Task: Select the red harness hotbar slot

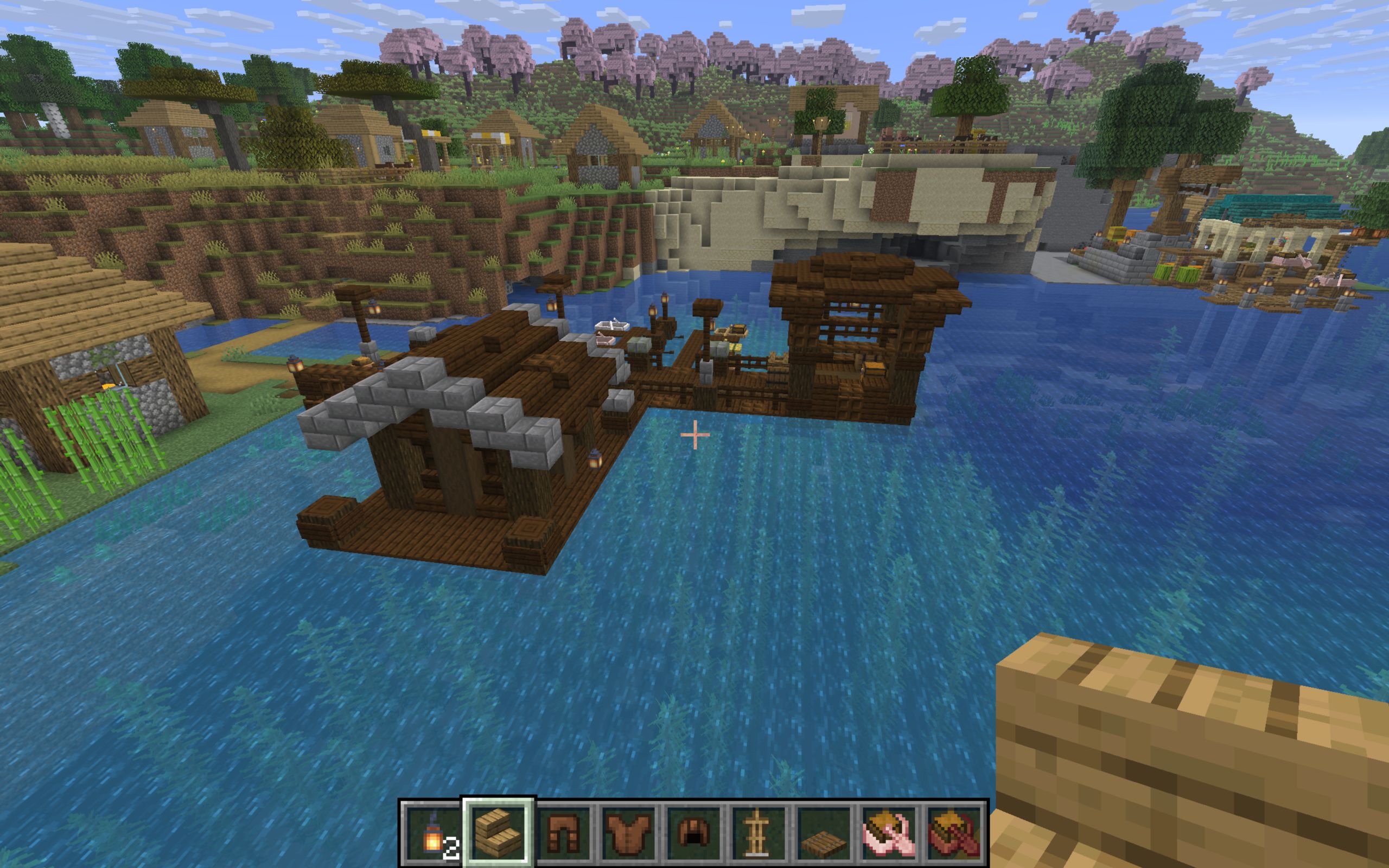Action: coord(955,832)
